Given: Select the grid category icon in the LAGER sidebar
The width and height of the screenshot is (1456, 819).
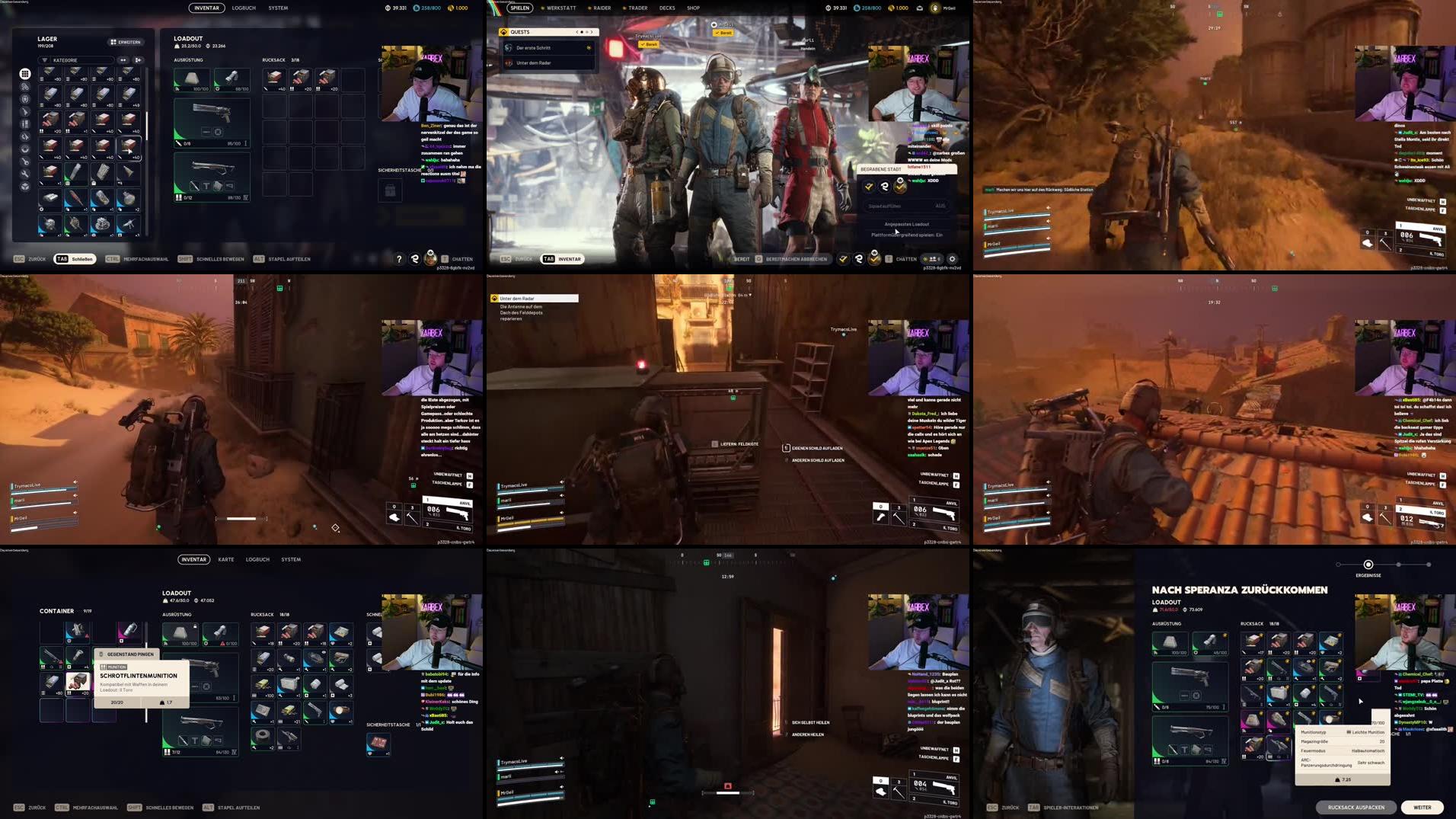Looking at the screenshot, I should (x=24, y=75).
